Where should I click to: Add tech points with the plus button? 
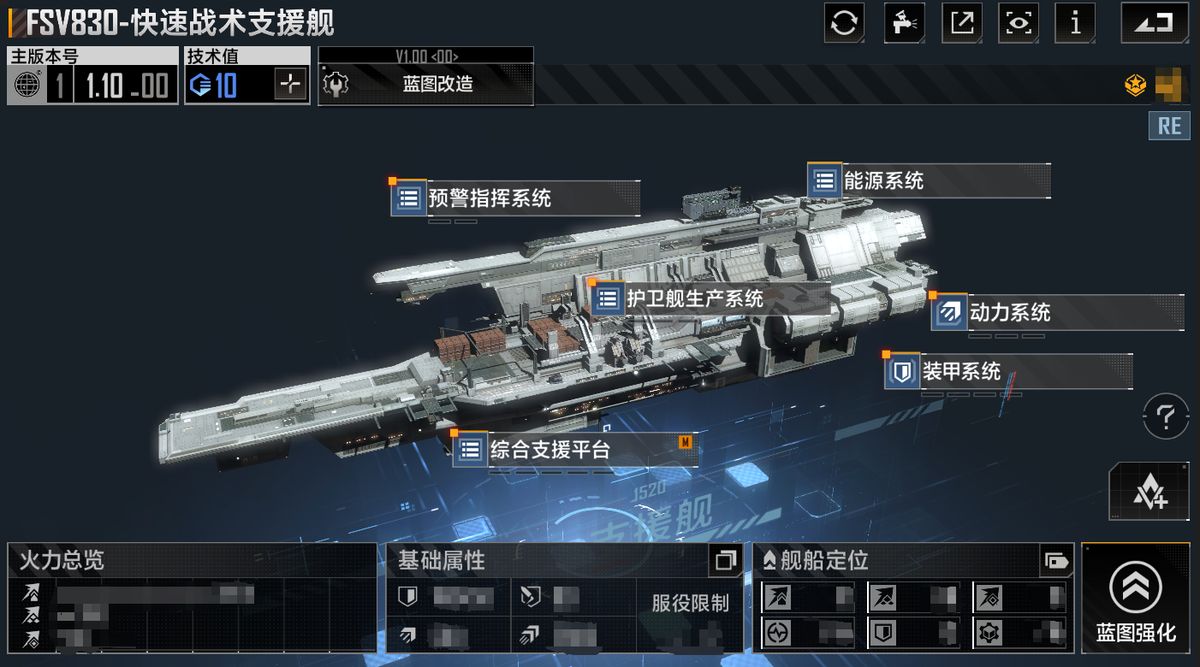[x=290, y=85]
